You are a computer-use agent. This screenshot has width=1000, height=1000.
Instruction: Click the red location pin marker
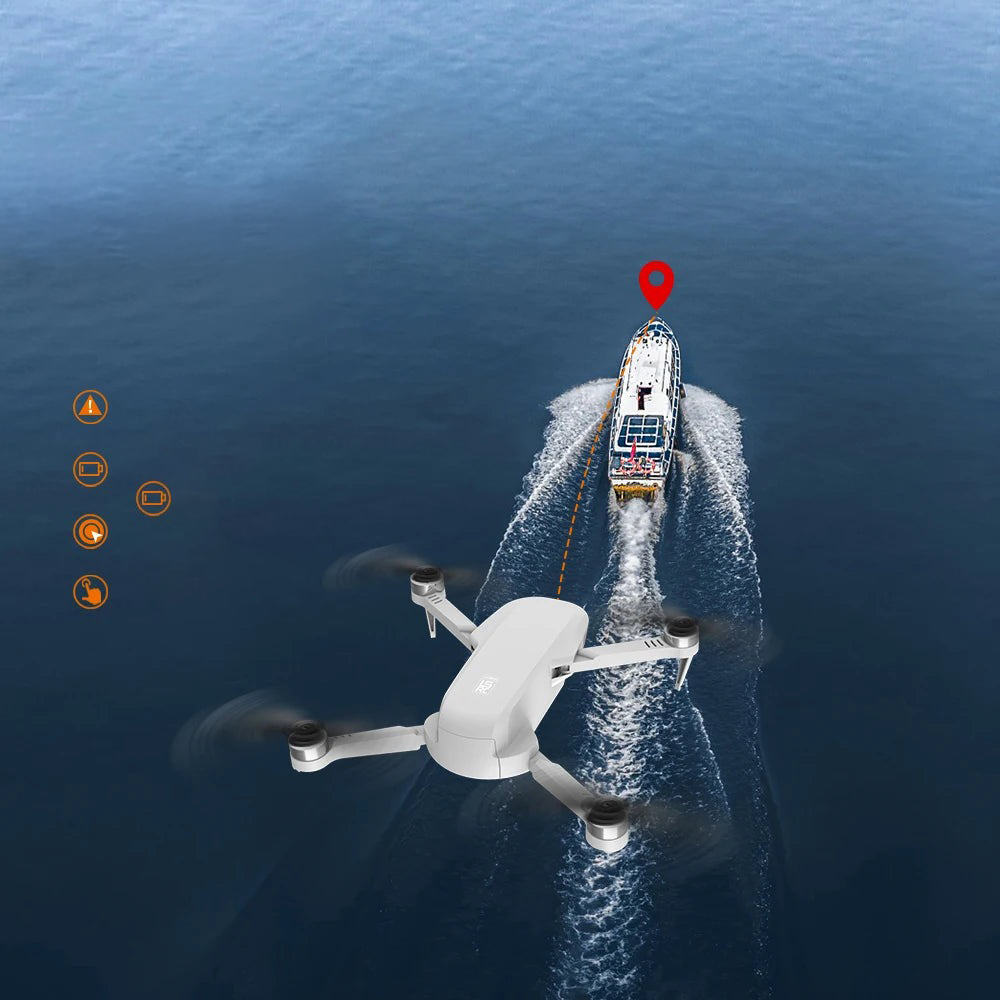tap(656, 281)
